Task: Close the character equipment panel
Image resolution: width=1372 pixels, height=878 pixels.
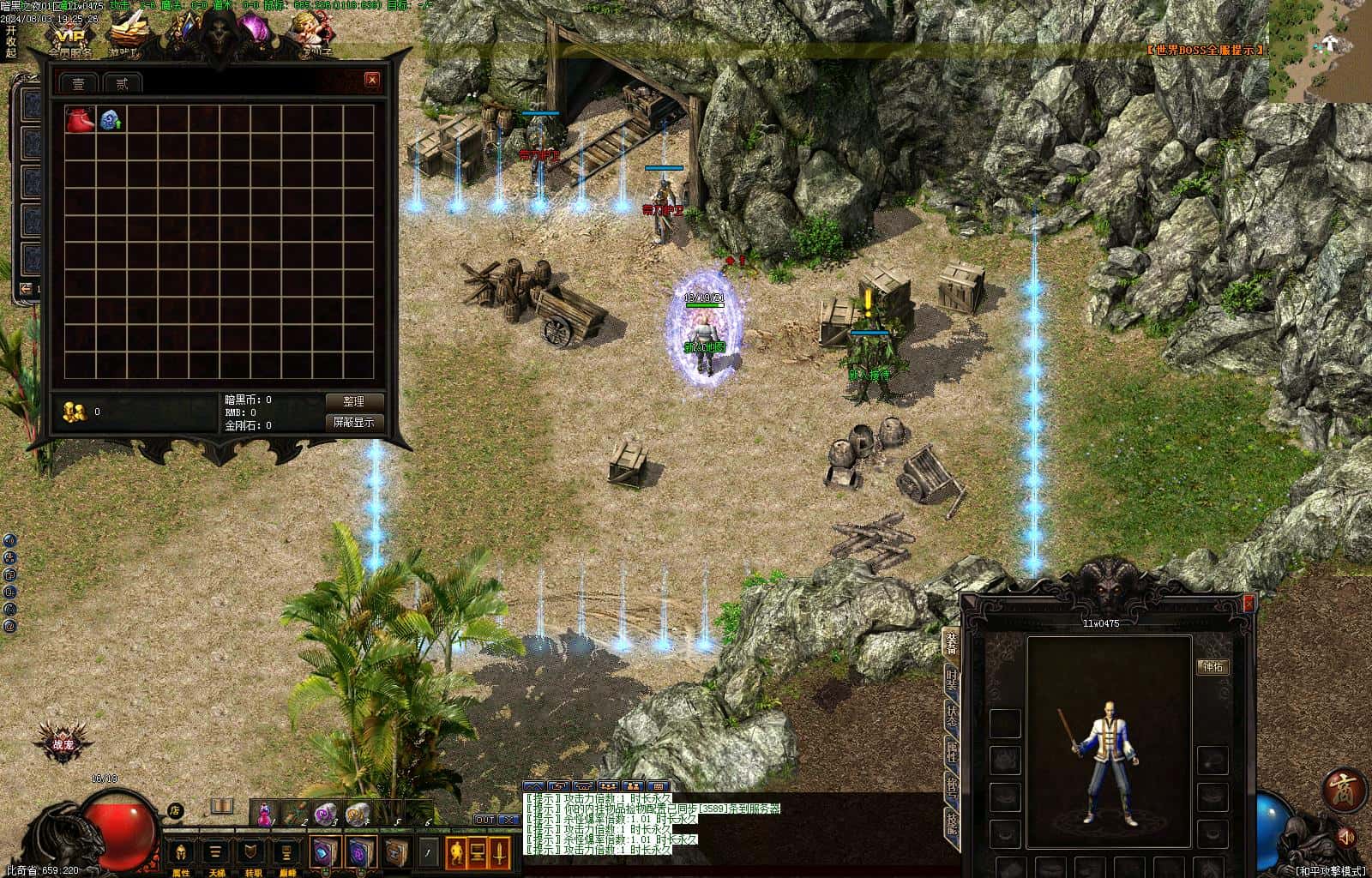Action: pos(1249,604)
